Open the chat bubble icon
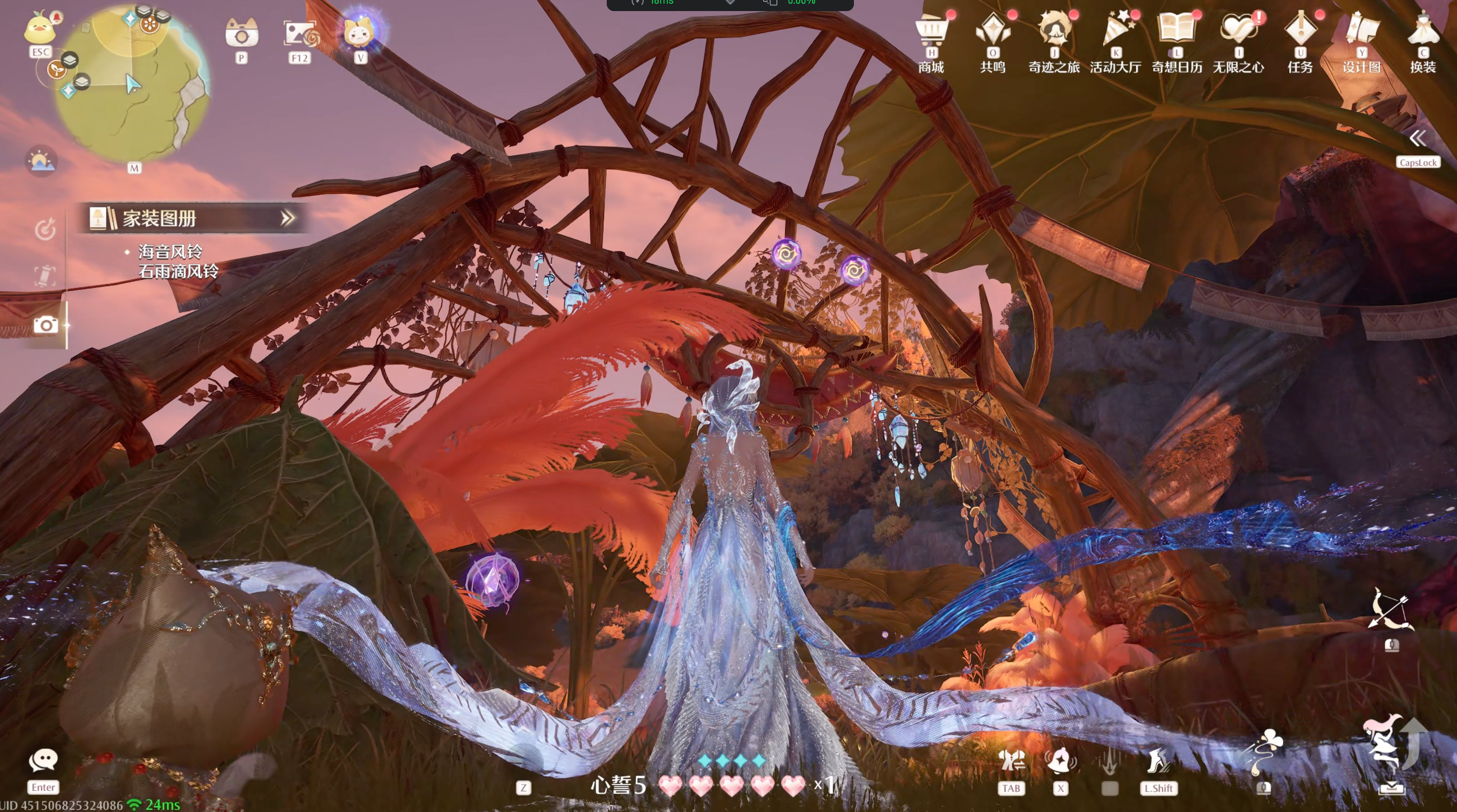 [43, 760]
